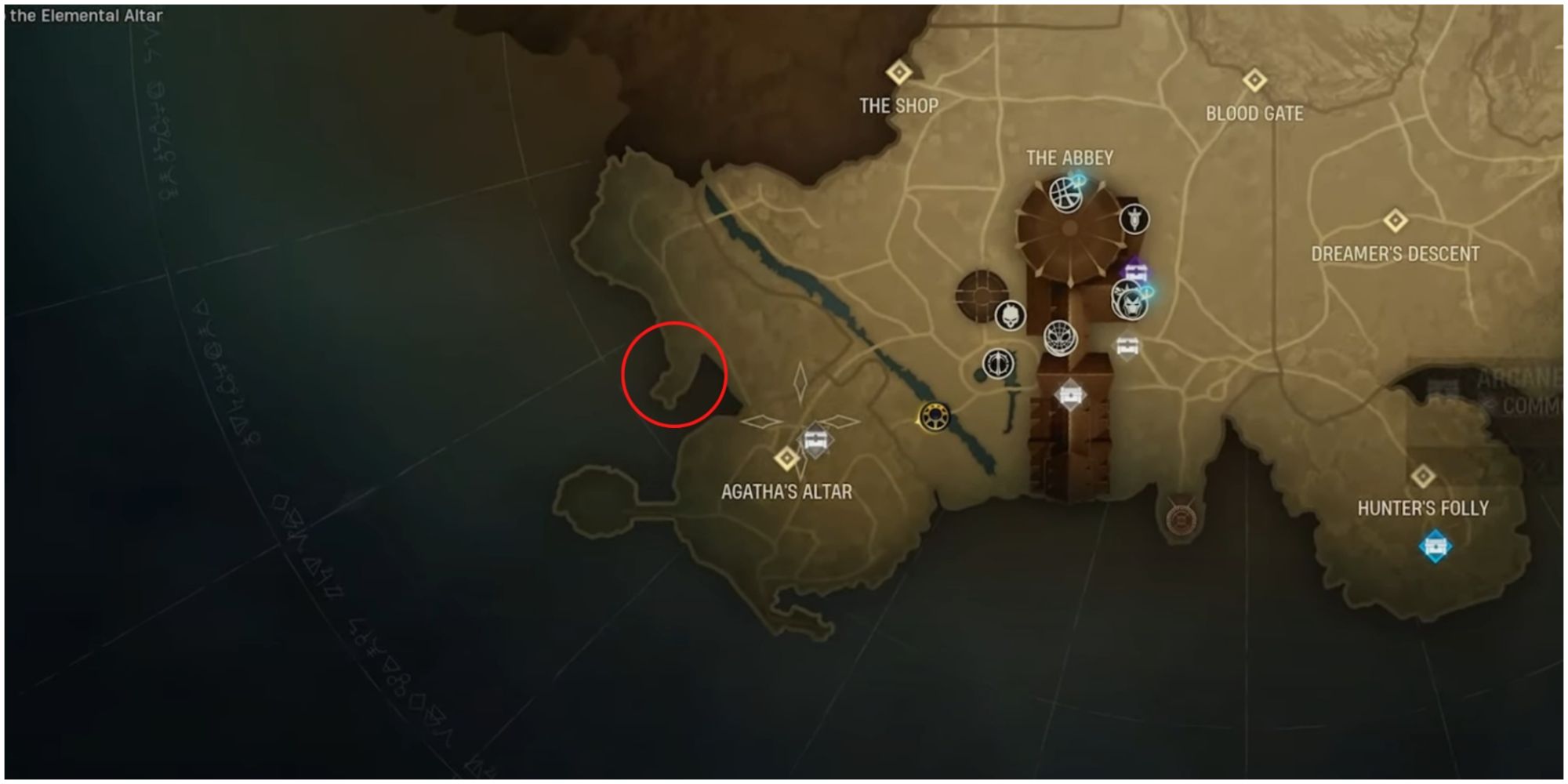Screen dimensions: 1568x784
Task: Click the goat sigil icon right of the Abbey tower
Action: click(1134, 218)
